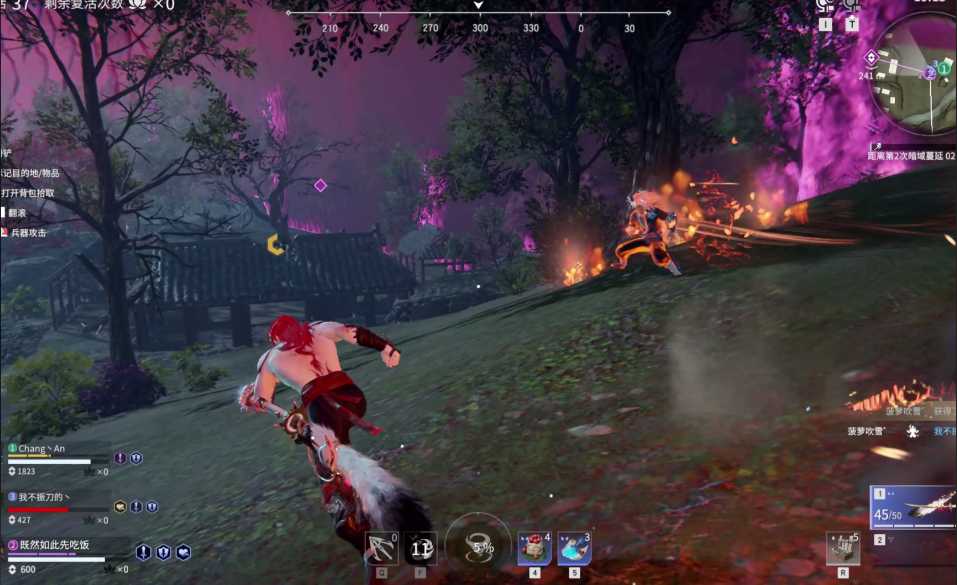The image size is (957, 585).
Task: Use the blue item in the slot with count 3
Action: tap(573, 549)
